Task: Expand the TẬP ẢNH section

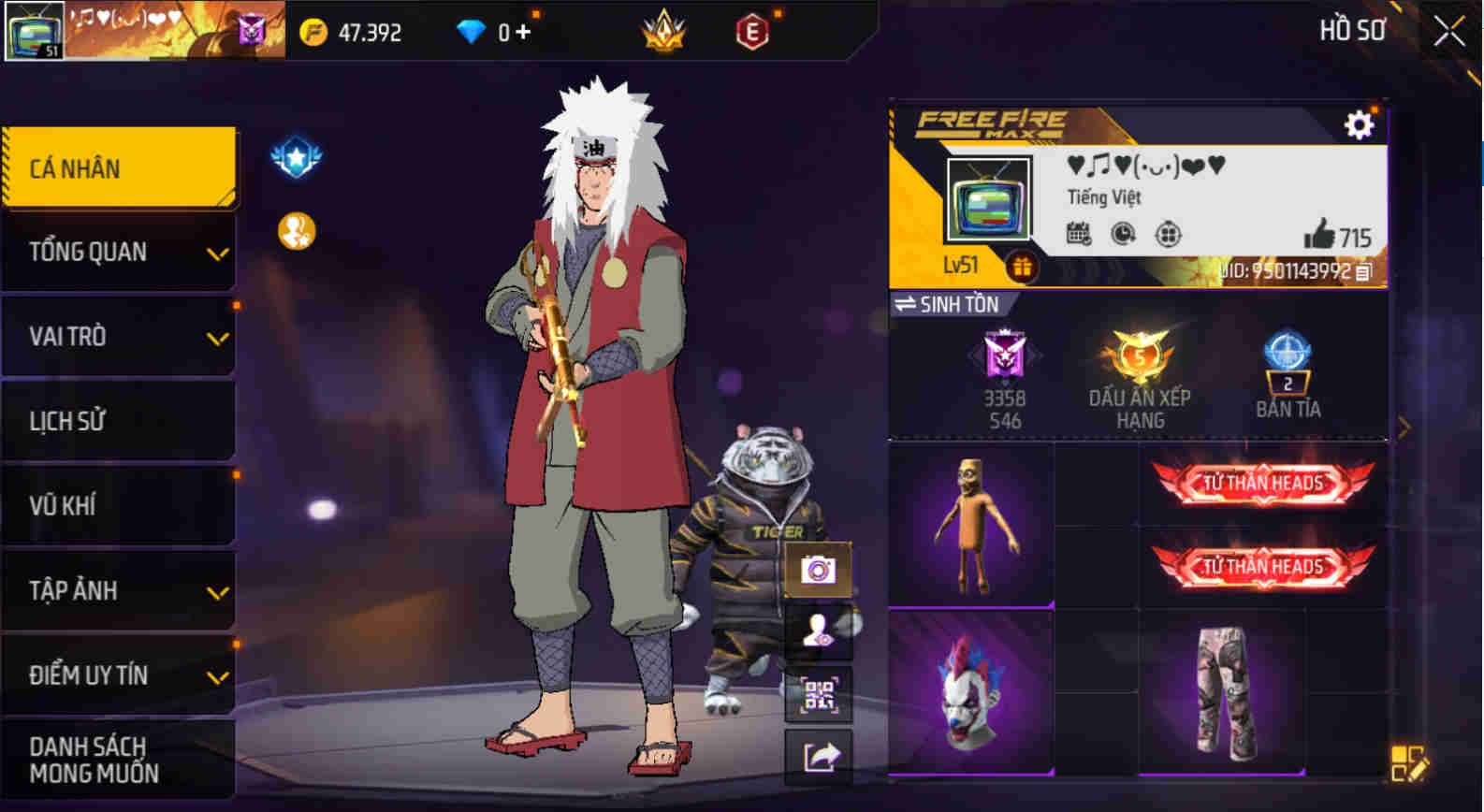Action: tap(119, 591)
